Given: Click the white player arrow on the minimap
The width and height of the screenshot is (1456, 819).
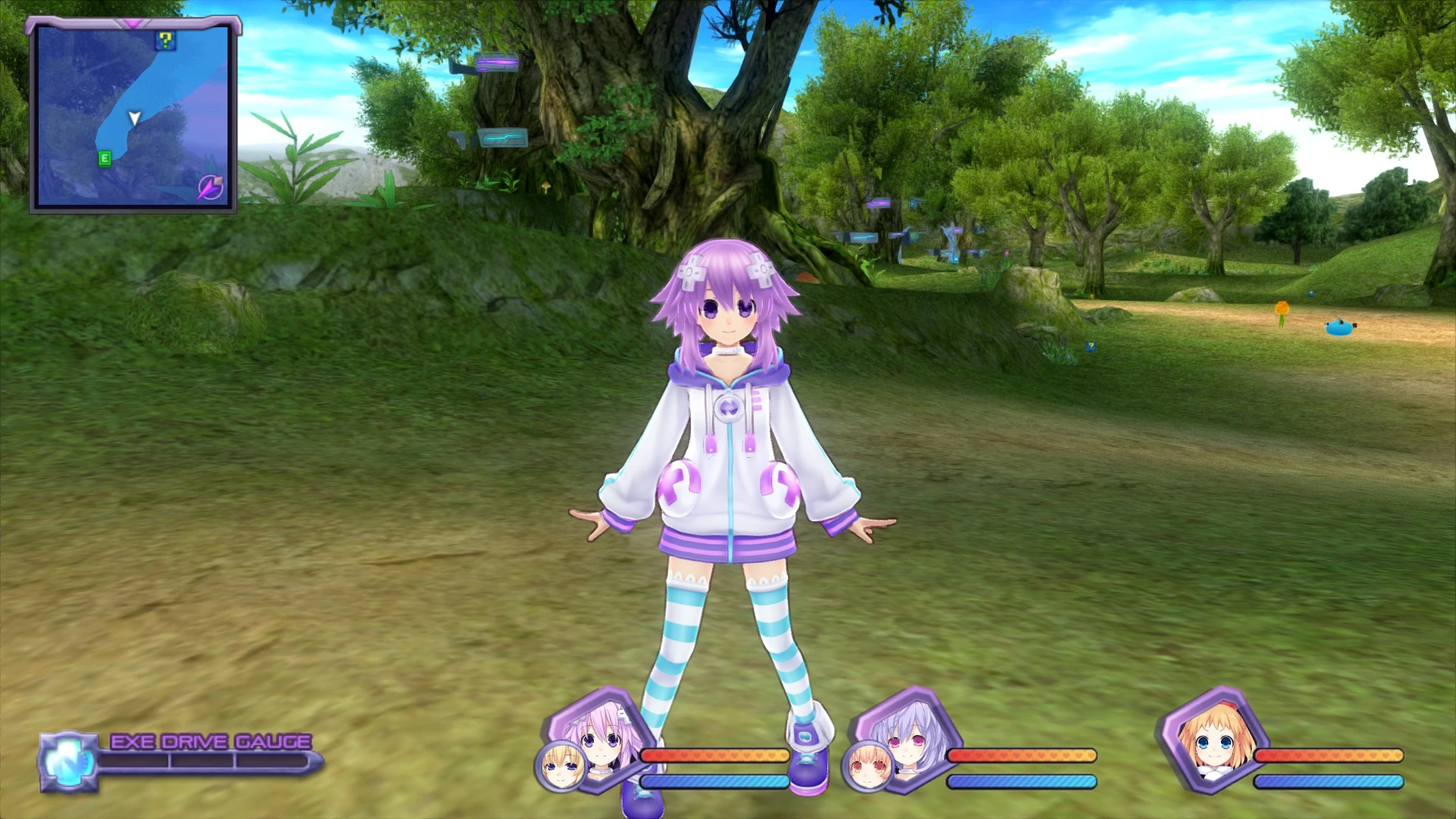Looking at the screenshot, I should [134, 118].
